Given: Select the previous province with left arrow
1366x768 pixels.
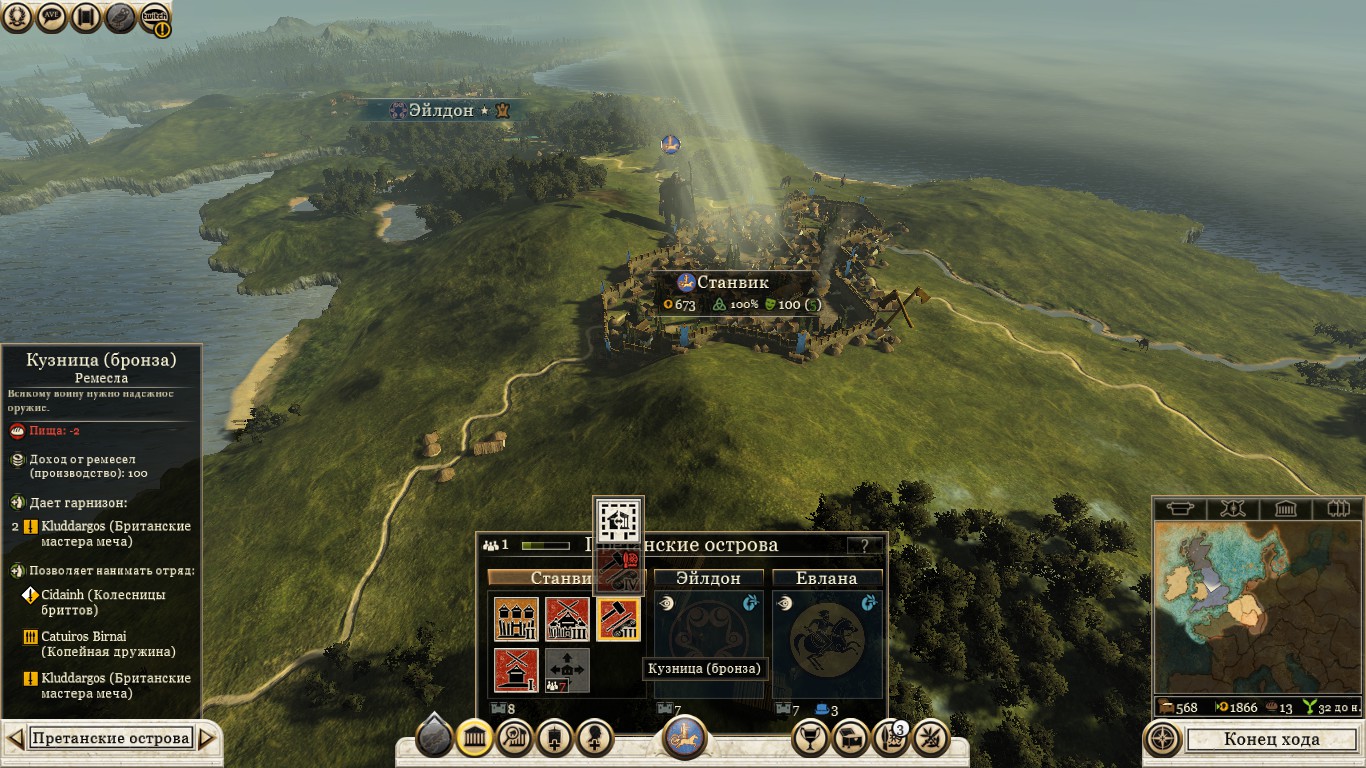Looking at the screenshot, I should [14, 739].
